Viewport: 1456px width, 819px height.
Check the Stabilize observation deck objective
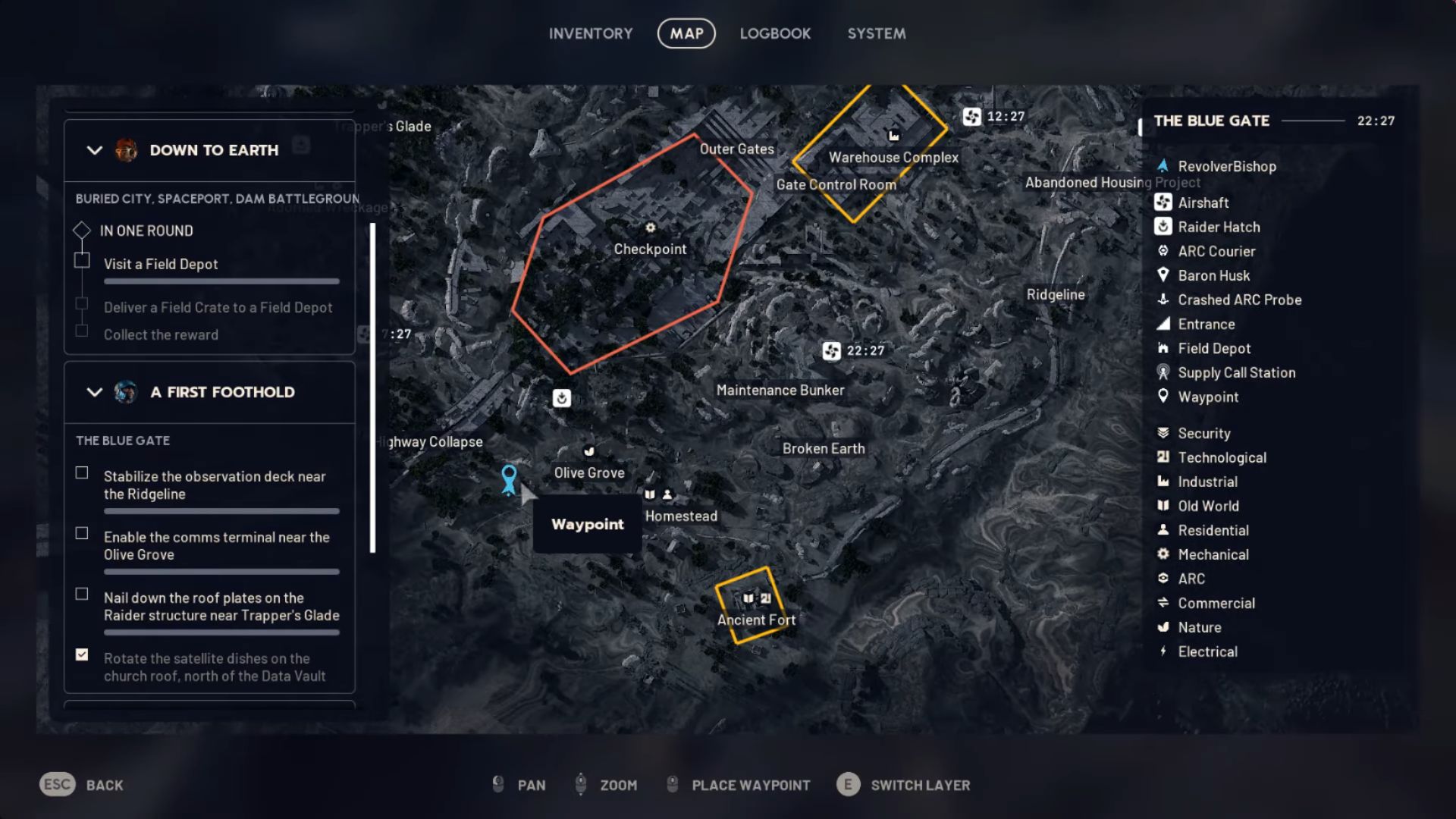[82, 472]
